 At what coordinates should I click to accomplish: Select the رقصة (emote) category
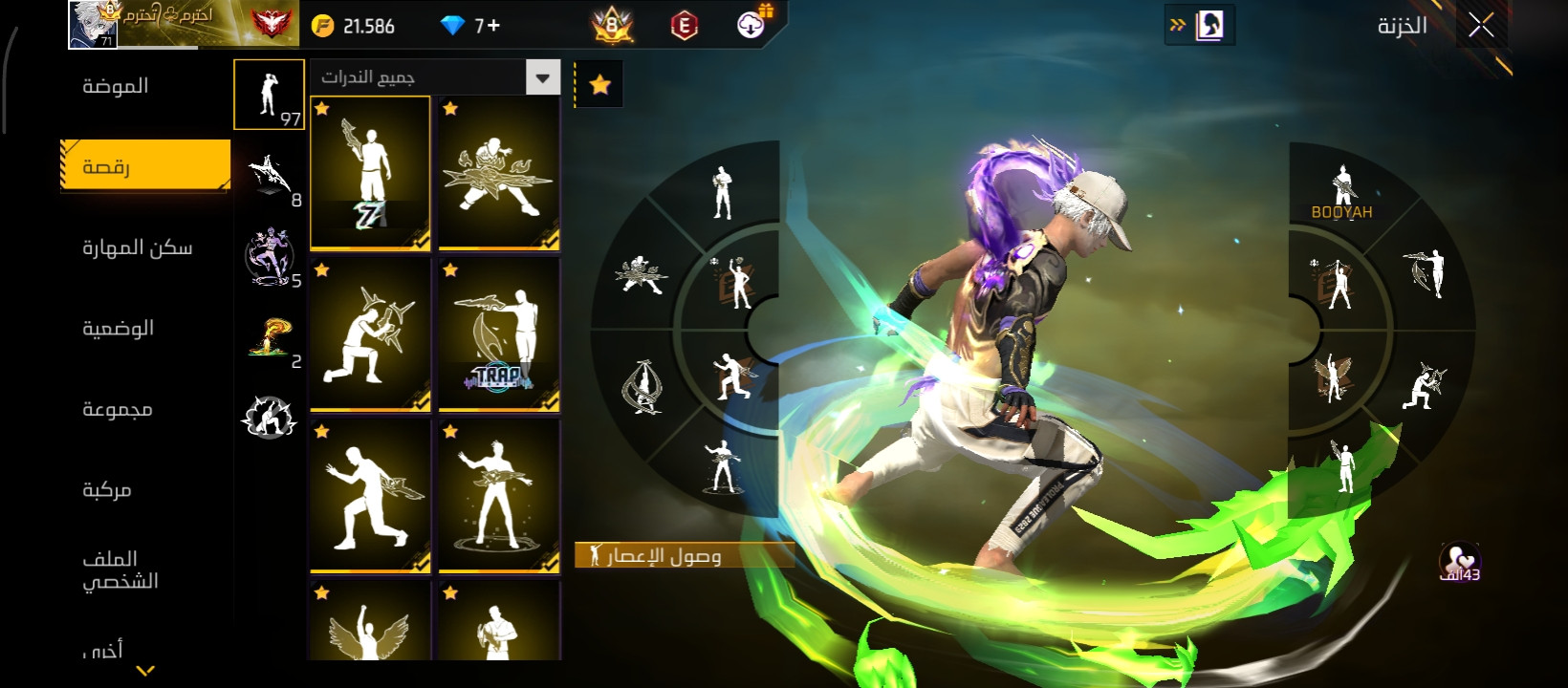click(145, 166)
